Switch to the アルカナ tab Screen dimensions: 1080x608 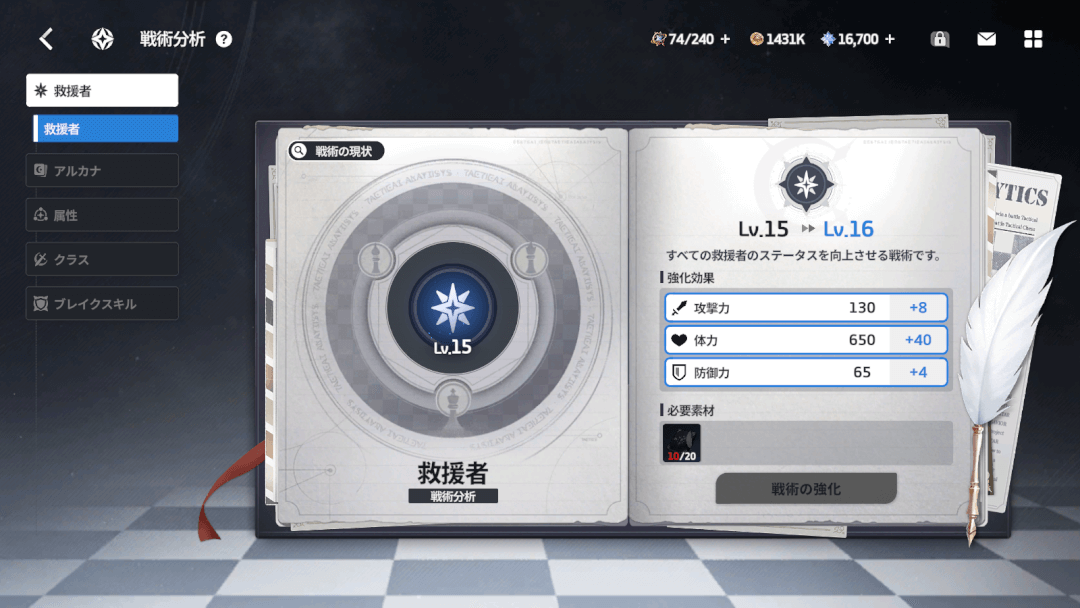pos(102,171)
